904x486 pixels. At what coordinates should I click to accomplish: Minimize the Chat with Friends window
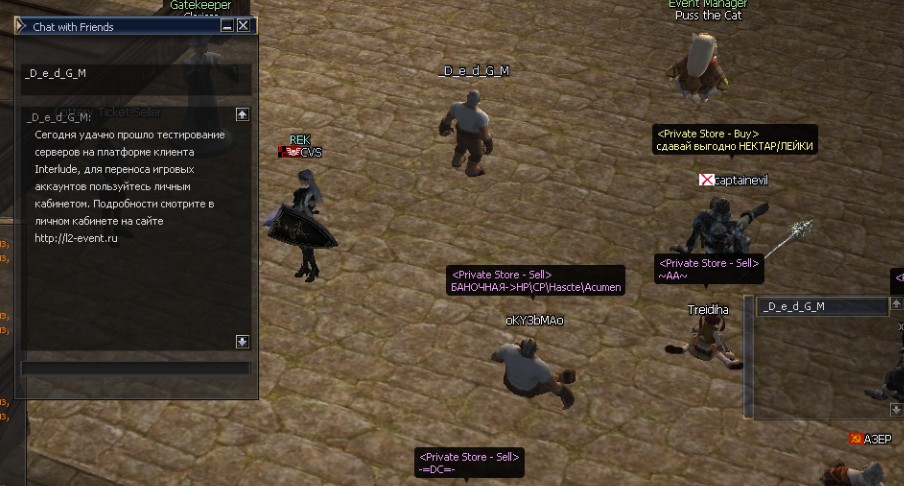[x=227, y=26]
